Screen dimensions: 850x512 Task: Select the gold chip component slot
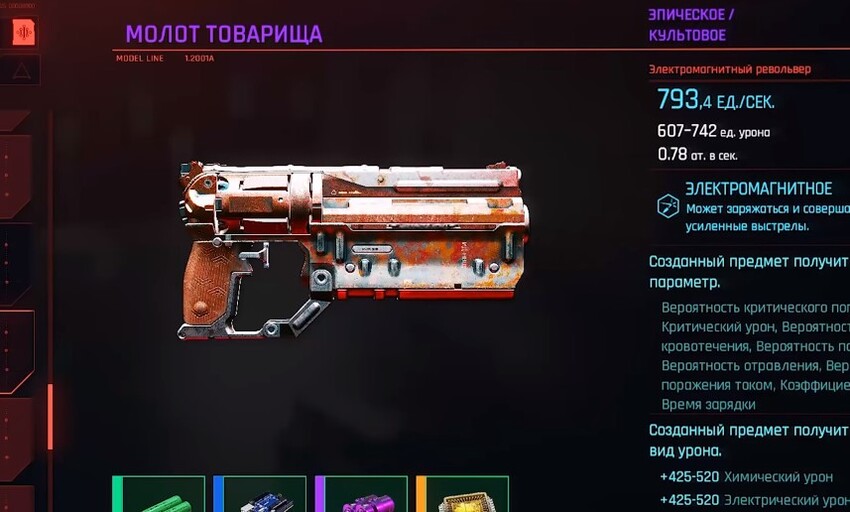tap(463, 496)
